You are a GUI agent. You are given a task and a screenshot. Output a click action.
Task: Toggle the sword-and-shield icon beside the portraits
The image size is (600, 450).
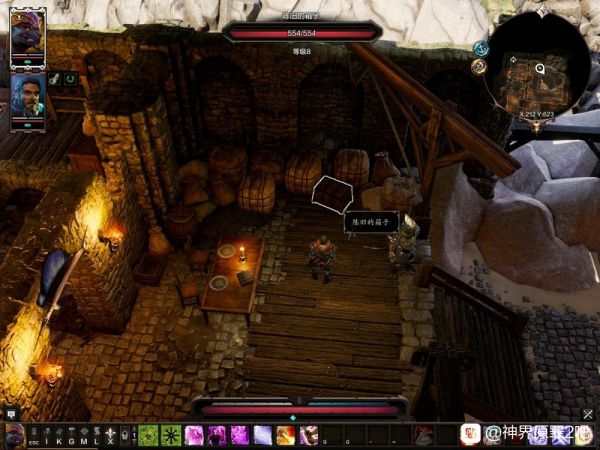55,78
